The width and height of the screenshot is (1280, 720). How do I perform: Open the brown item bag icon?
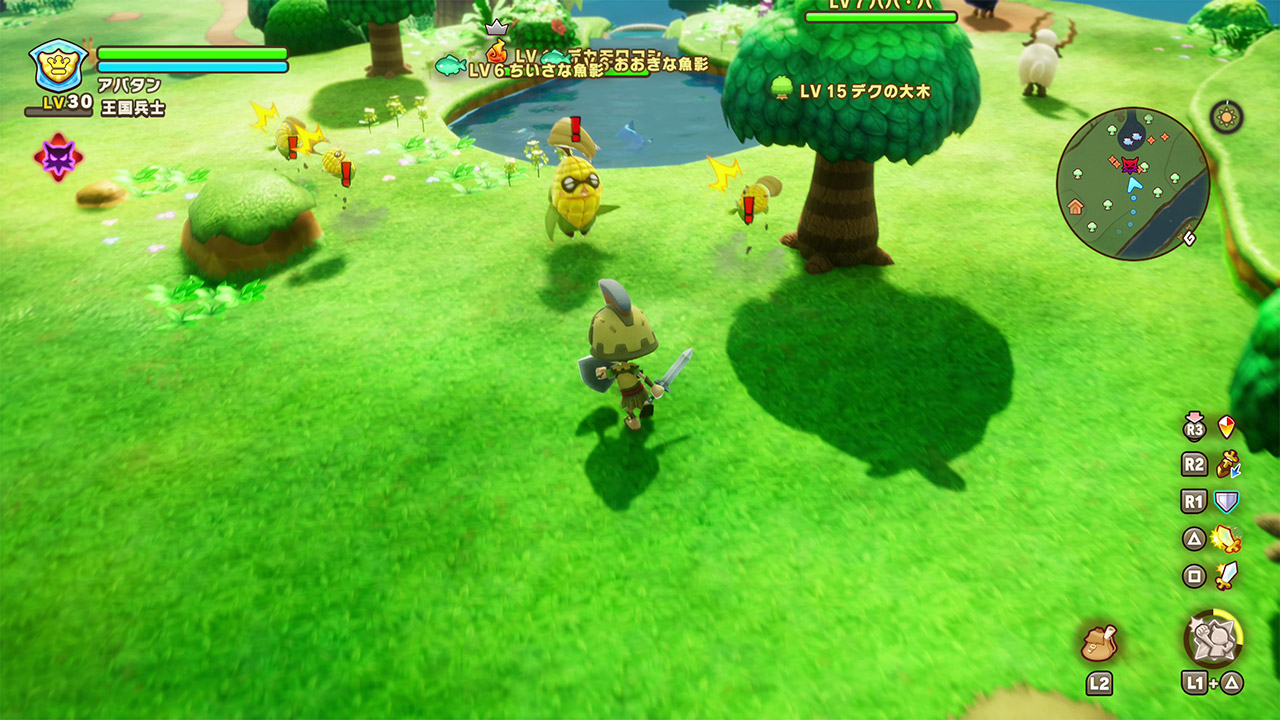click(x=1099, y=642)
